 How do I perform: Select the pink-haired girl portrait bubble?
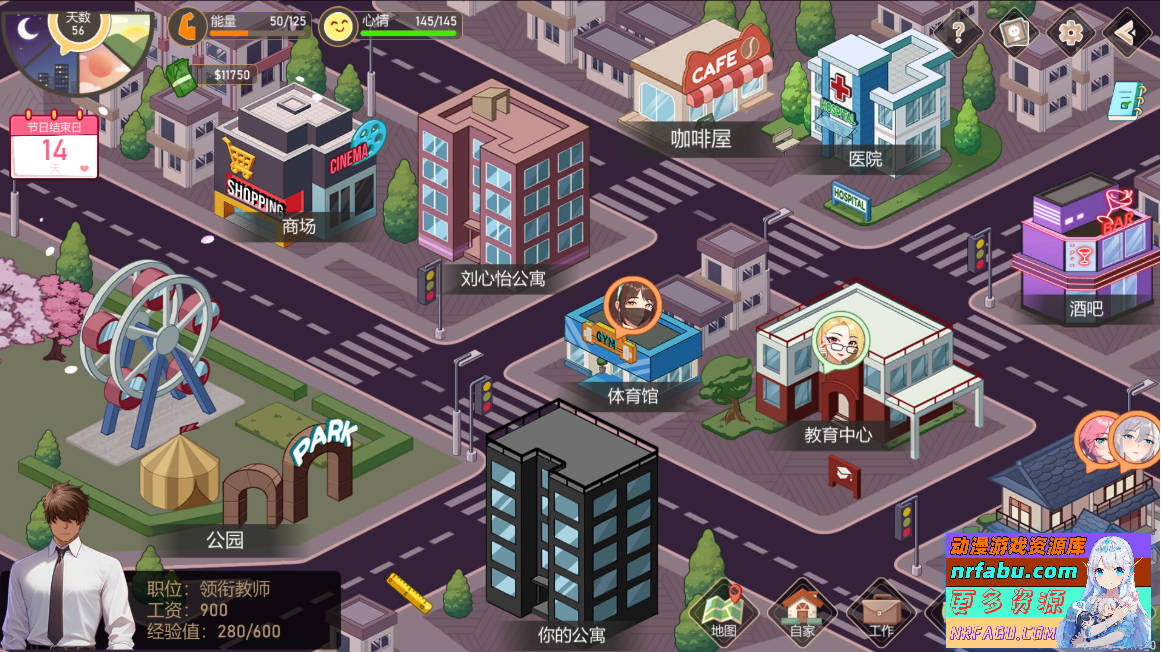[x=1098, y=441]
